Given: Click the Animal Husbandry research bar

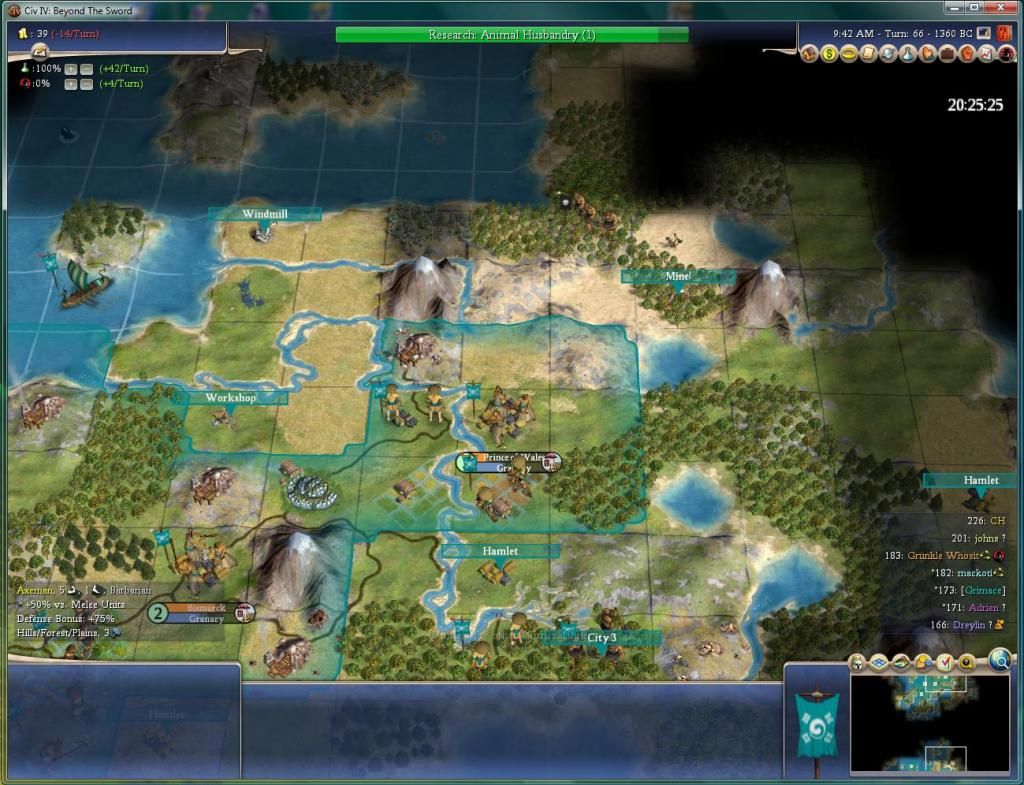Looking at the screenshot, I should click(x=511, y=35).
